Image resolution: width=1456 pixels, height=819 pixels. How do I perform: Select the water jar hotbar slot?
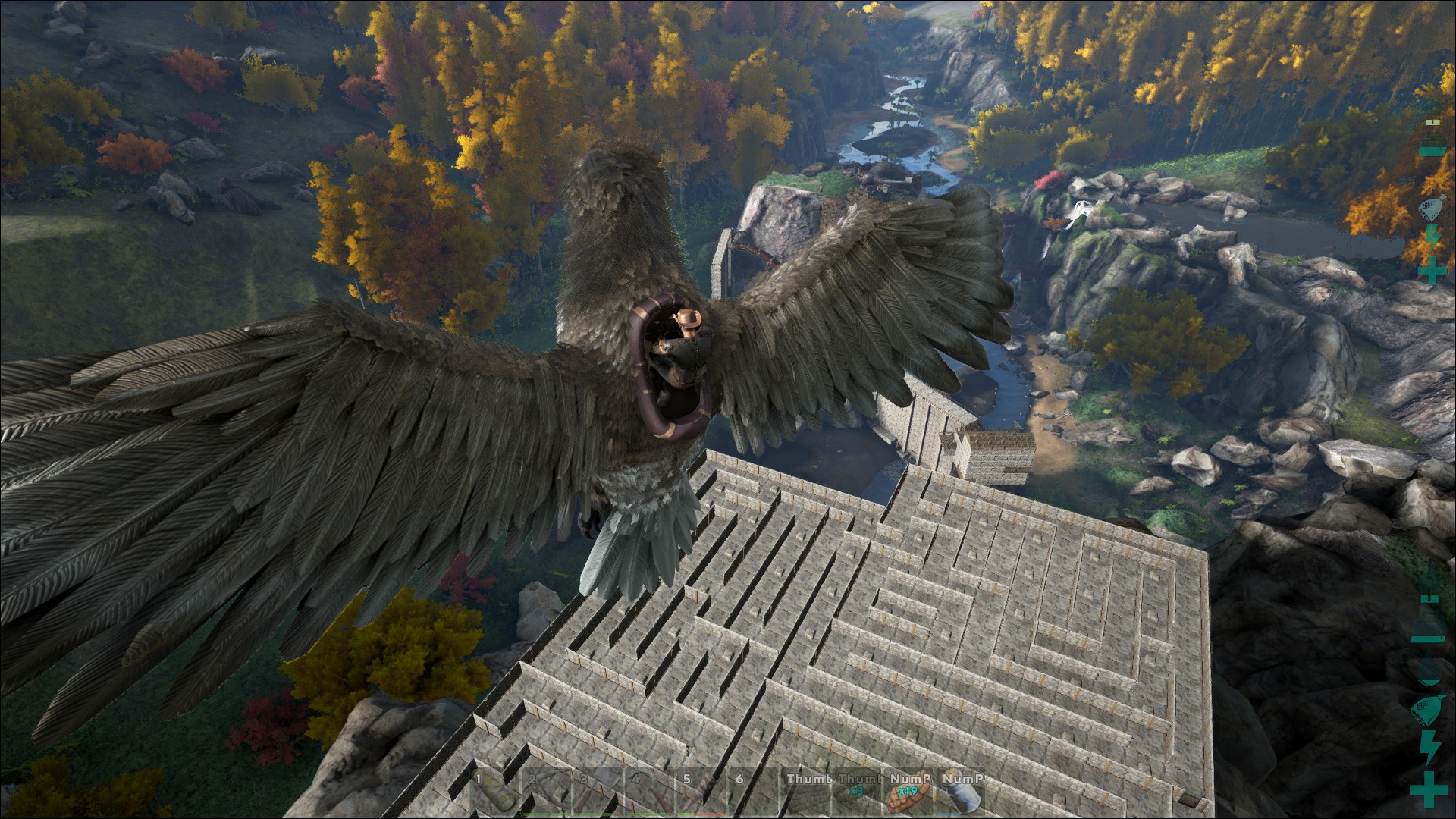960,793
